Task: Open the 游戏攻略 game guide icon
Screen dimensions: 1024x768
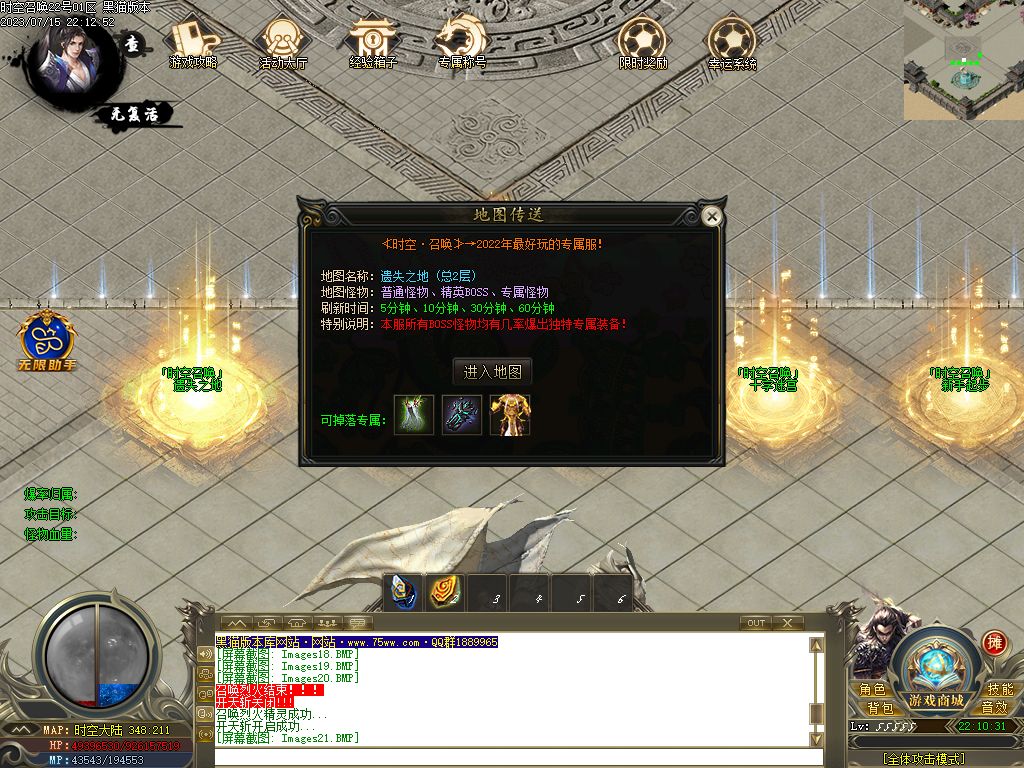Action: pos(193,41)
